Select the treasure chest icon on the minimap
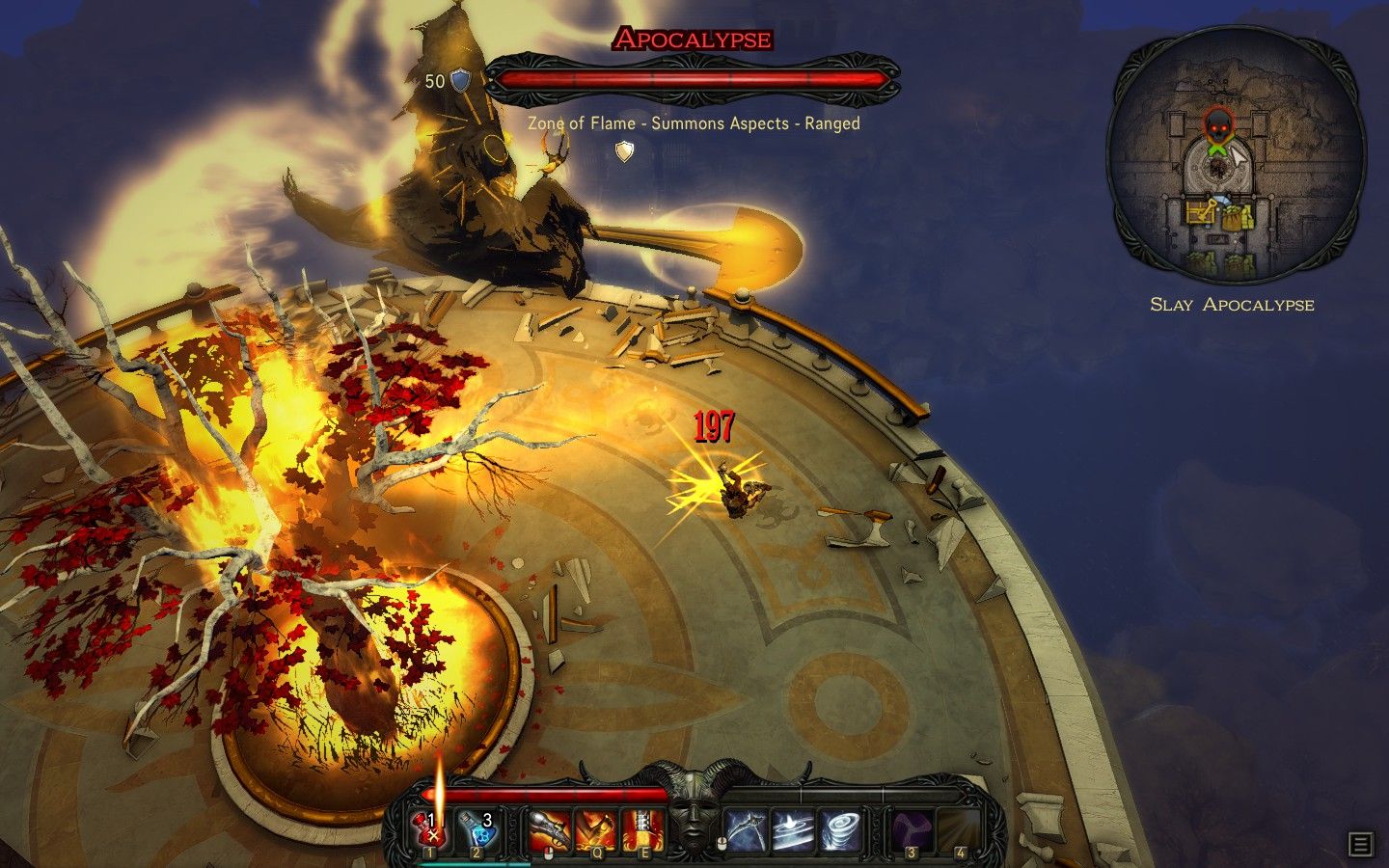 coord(1200,211)
